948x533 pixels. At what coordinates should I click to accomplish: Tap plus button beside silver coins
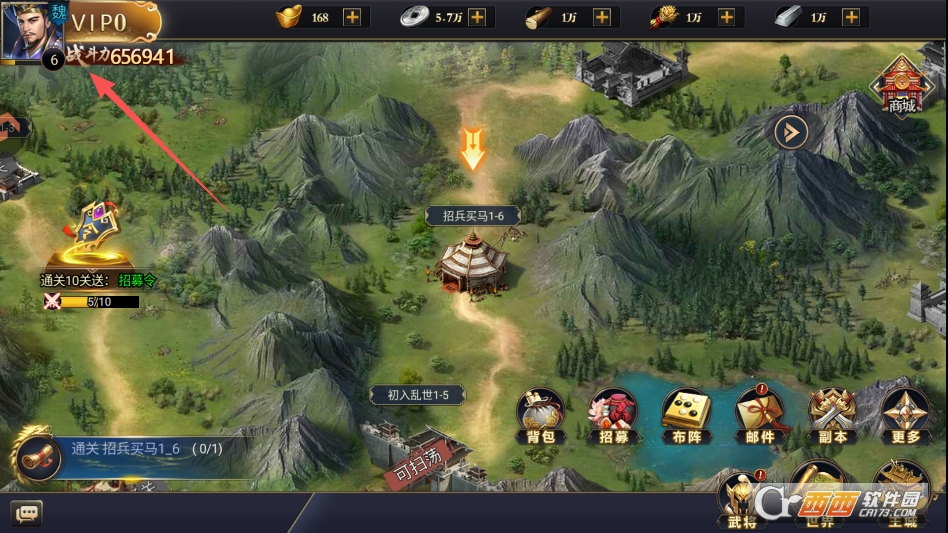pos(477,17)
